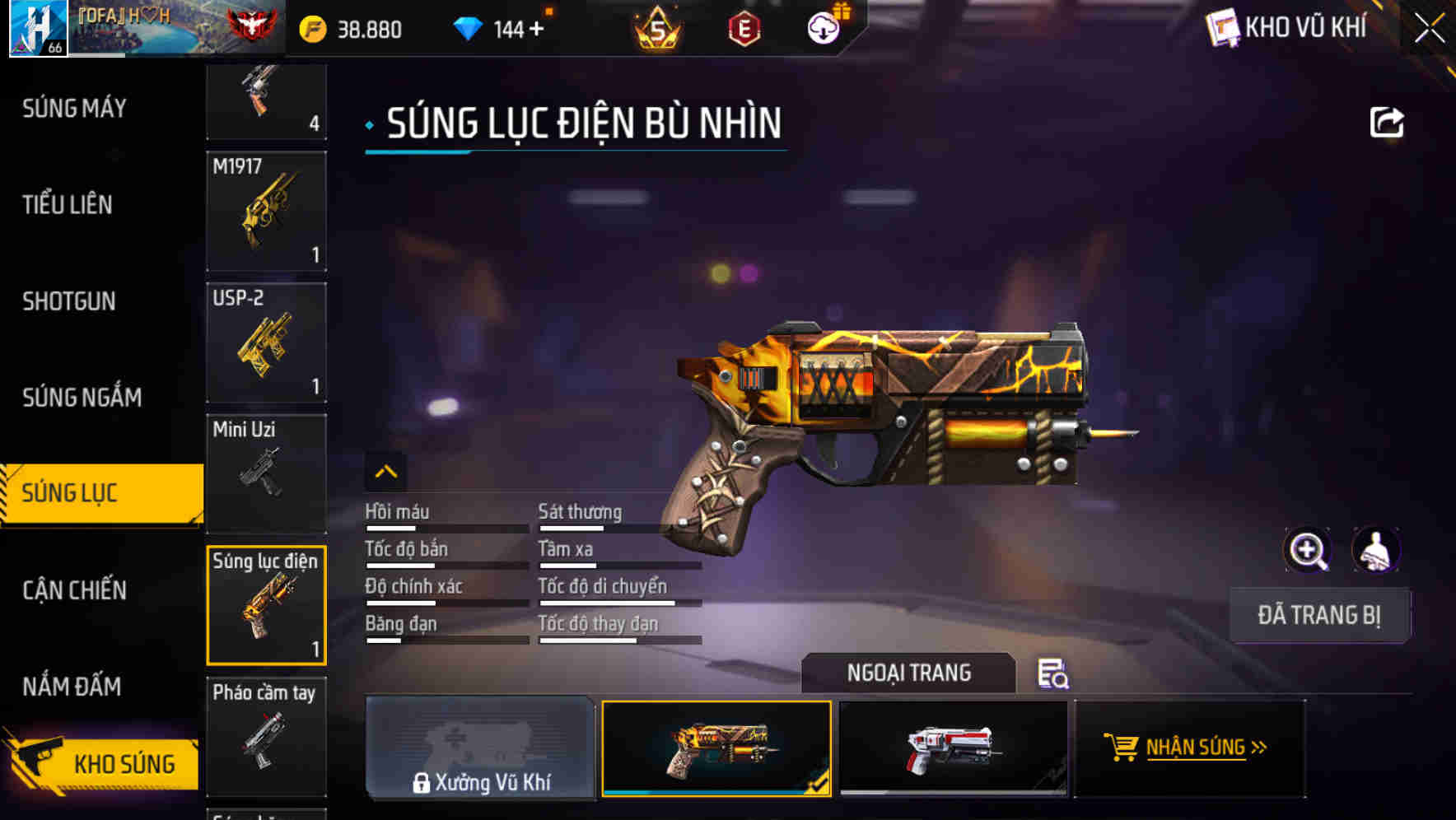Select the USP-2 weapon thumbnail
The image size is (1456, 820).
(x=265, y=343)
